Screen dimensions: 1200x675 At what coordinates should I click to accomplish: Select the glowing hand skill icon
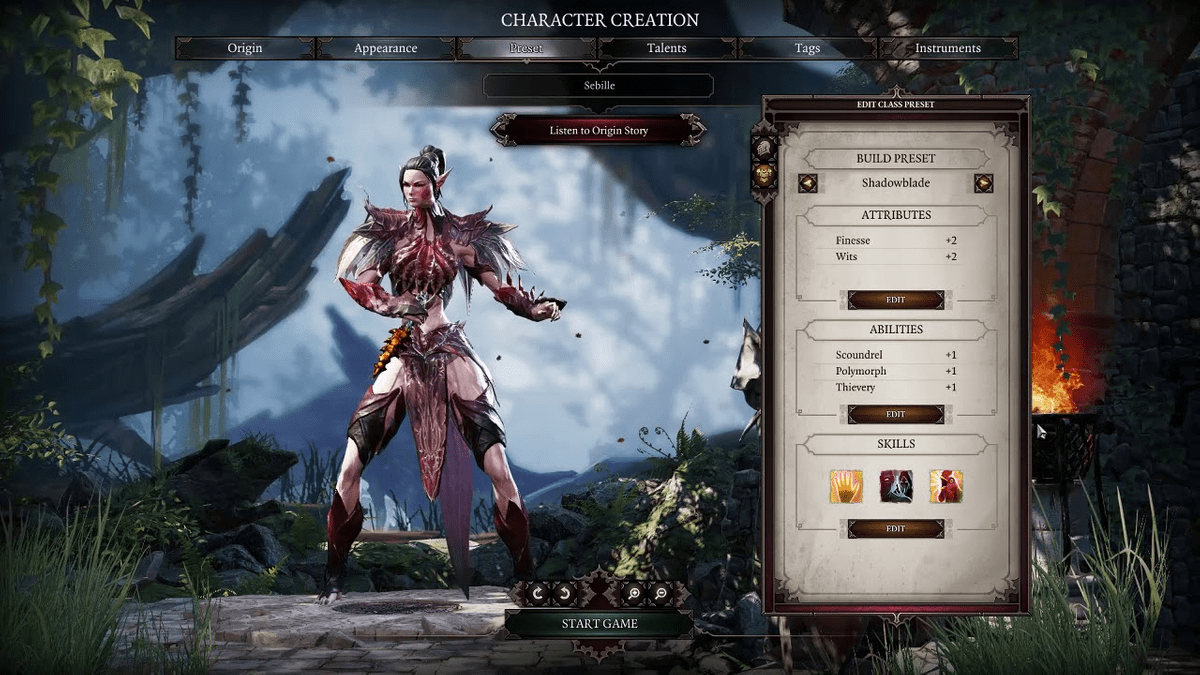[846, 486]
